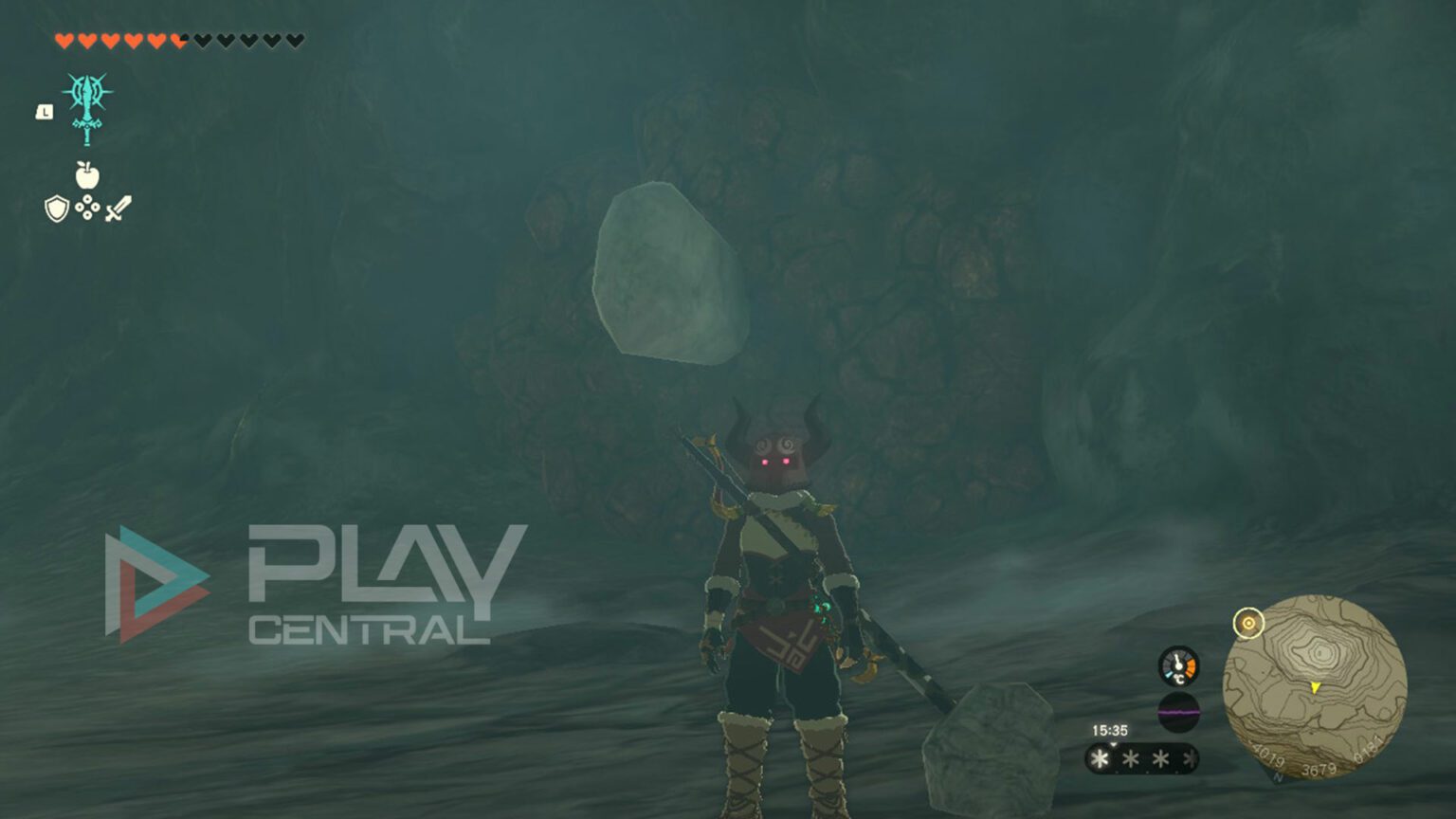
Task: Click the fourth snowflake at the forecast's edge
Action: pos(1191,757)
